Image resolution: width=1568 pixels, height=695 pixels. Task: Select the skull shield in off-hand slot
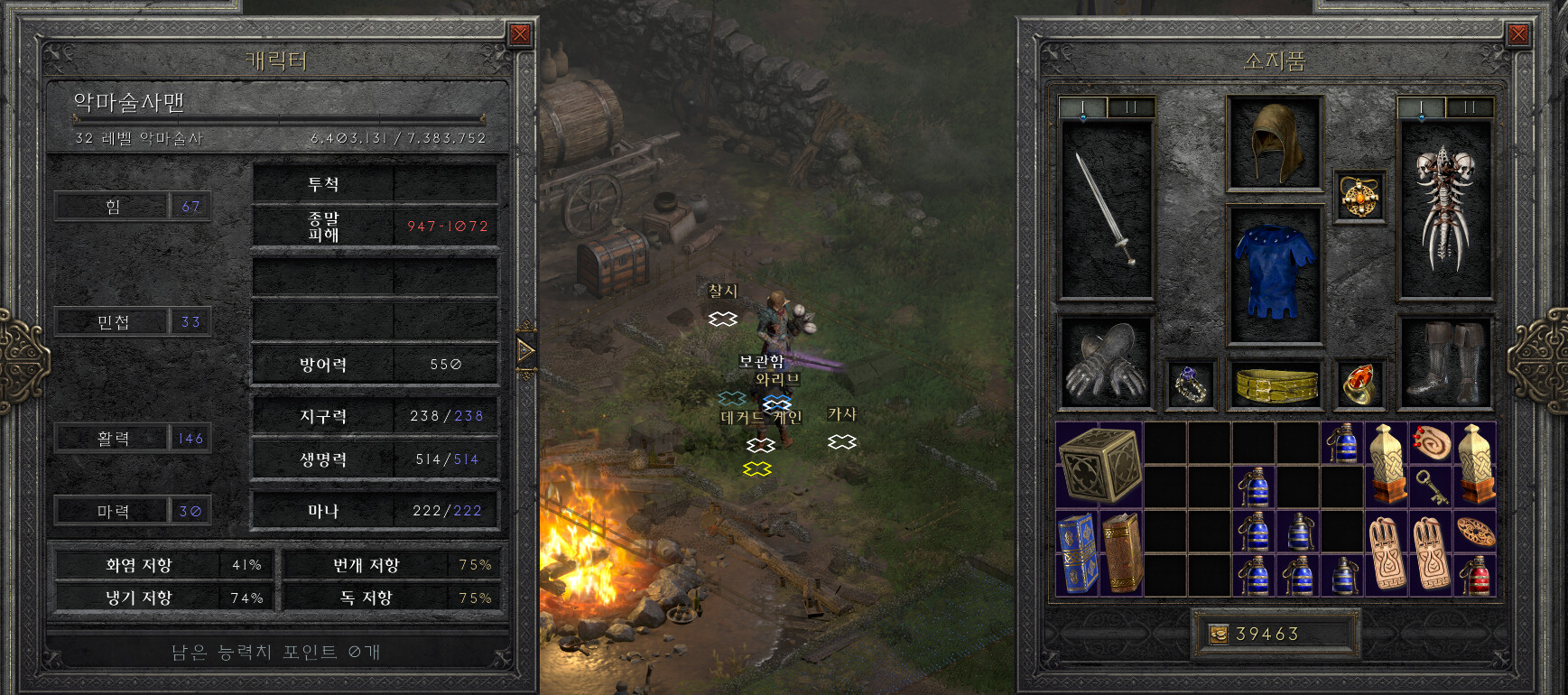(1444, 209)
